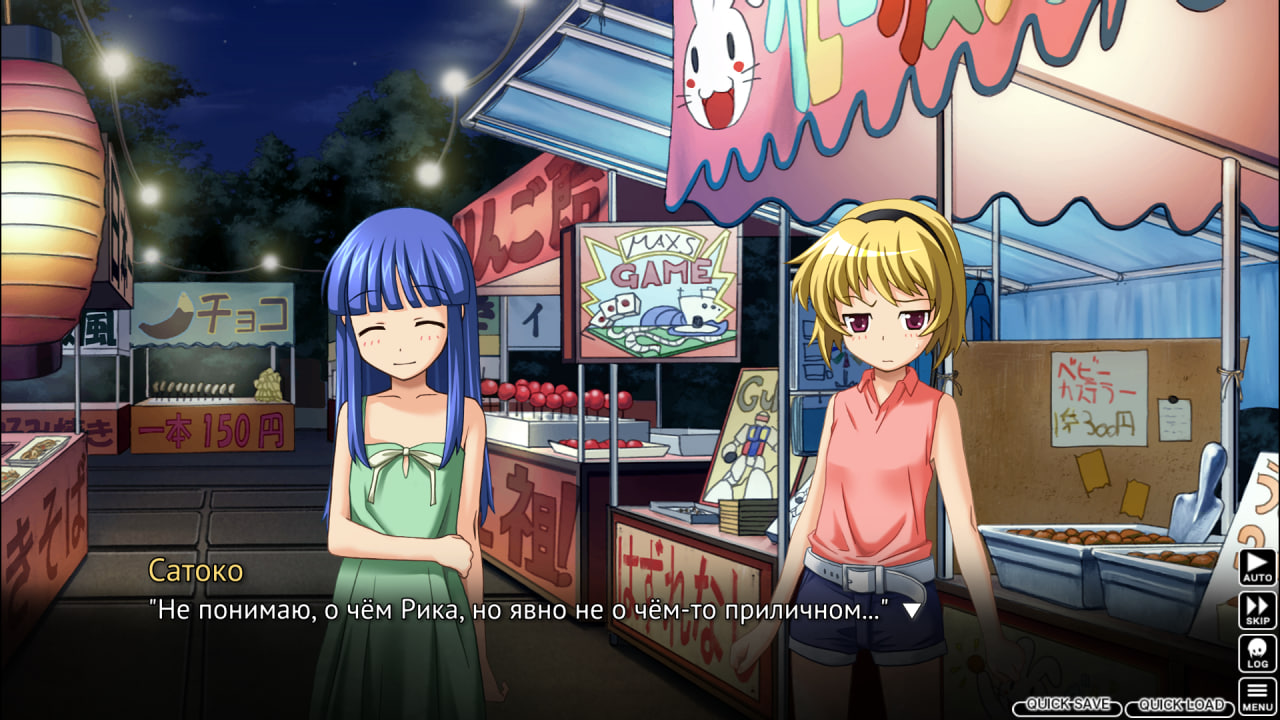Activate the Skip button
The height and width of the screenshot is (720, 1280).
(1257, 610)
